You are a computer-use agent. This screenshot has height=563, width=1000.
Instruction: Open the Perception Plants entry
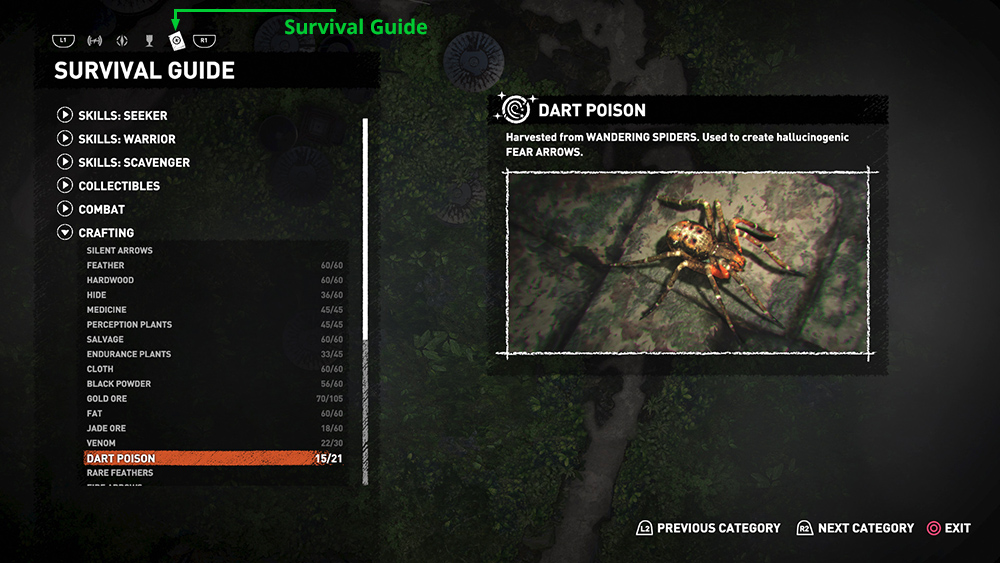[129, 325]
